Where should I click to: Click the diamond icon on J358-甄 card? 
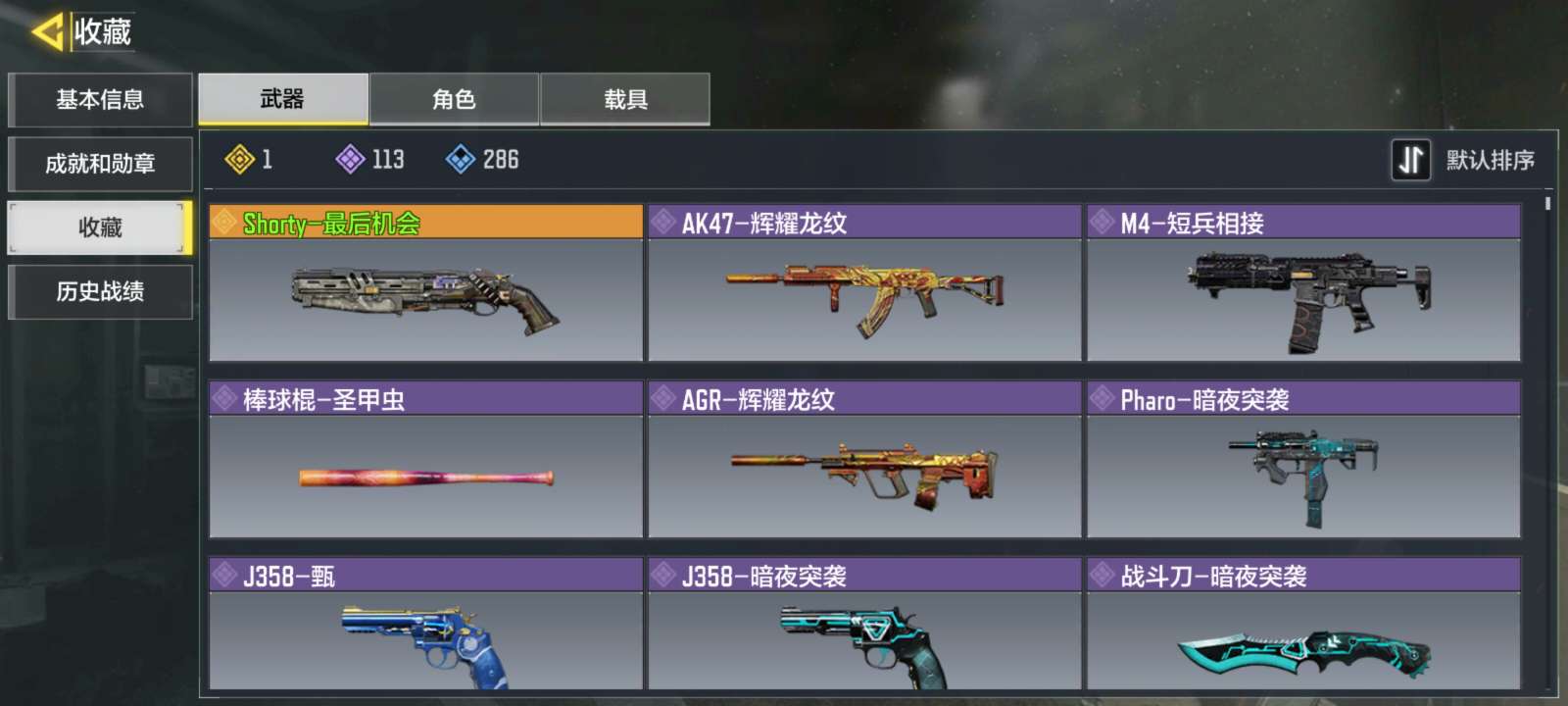coord(224,578)
